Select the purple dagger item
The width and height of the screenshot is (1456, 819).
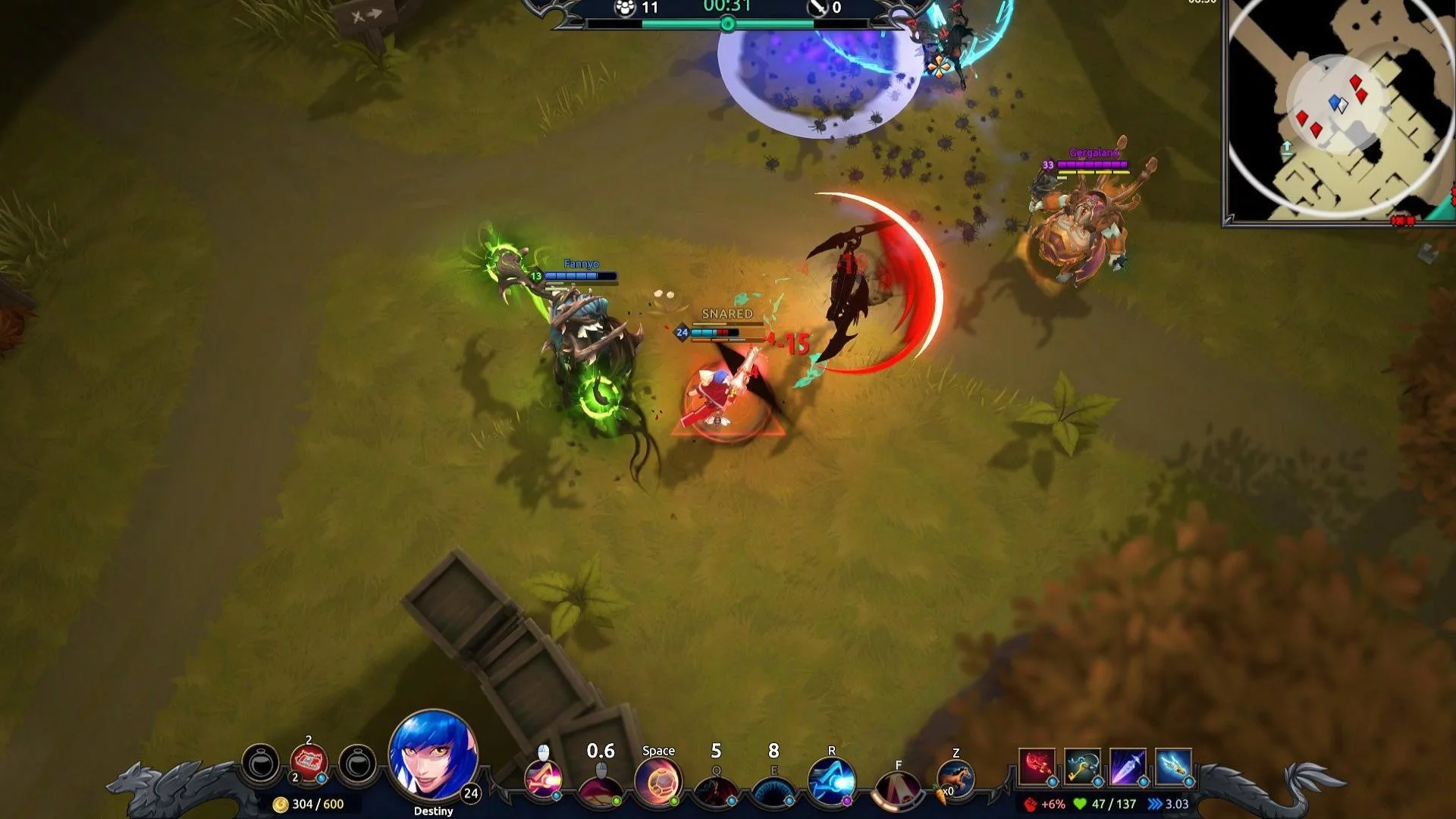click(x=1128, y=767)
